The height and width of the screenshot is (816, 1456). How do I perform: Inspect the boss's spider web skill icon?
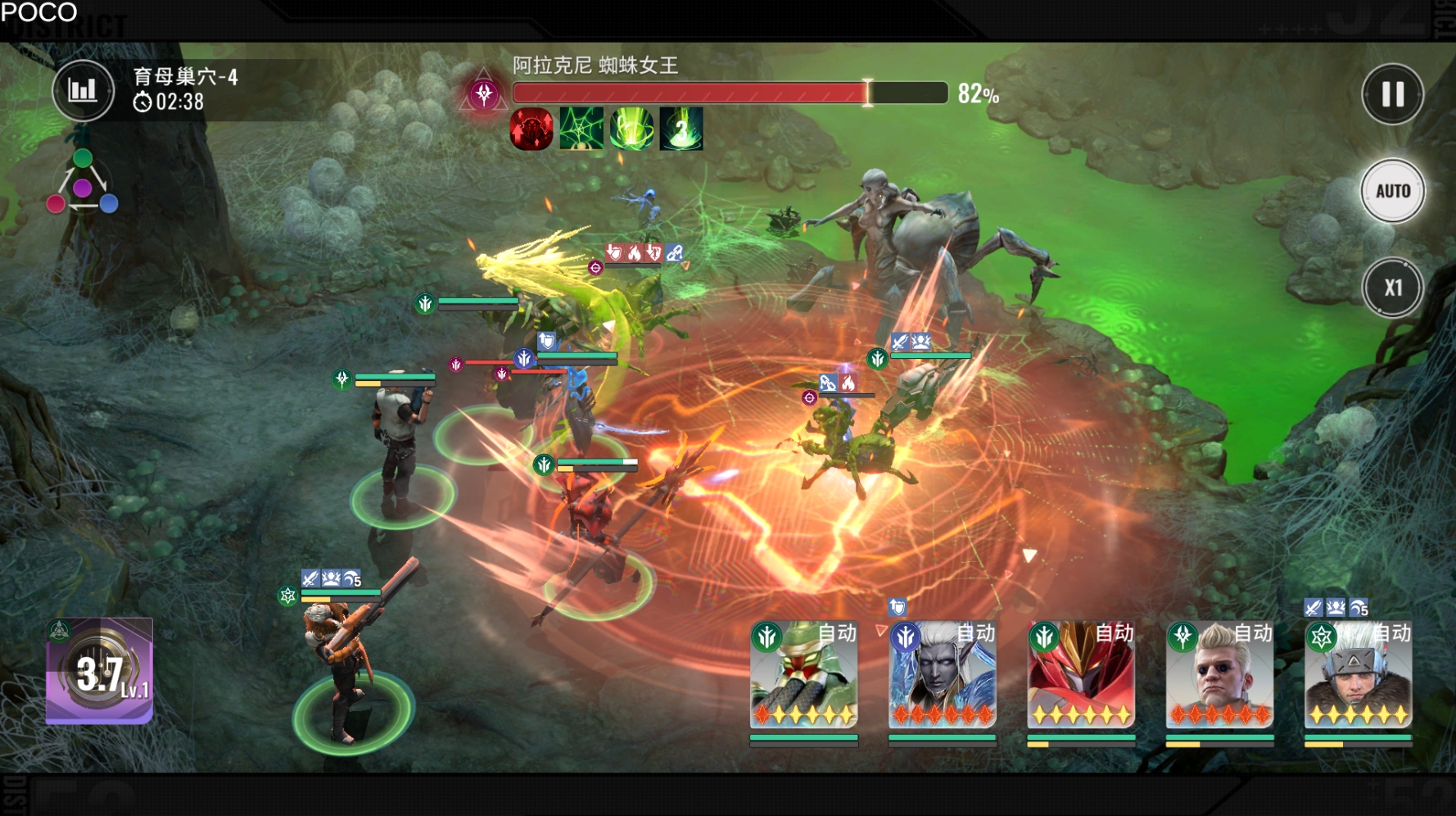581,129
